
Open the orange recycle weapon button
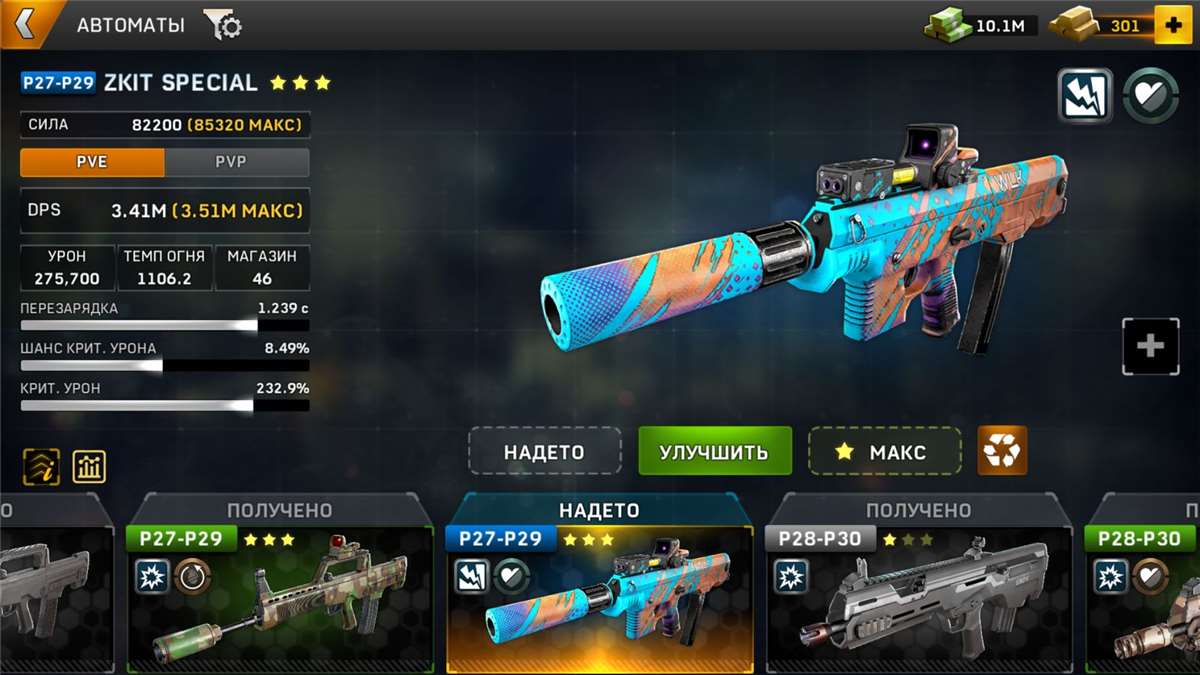click(x=1001, y=451)
